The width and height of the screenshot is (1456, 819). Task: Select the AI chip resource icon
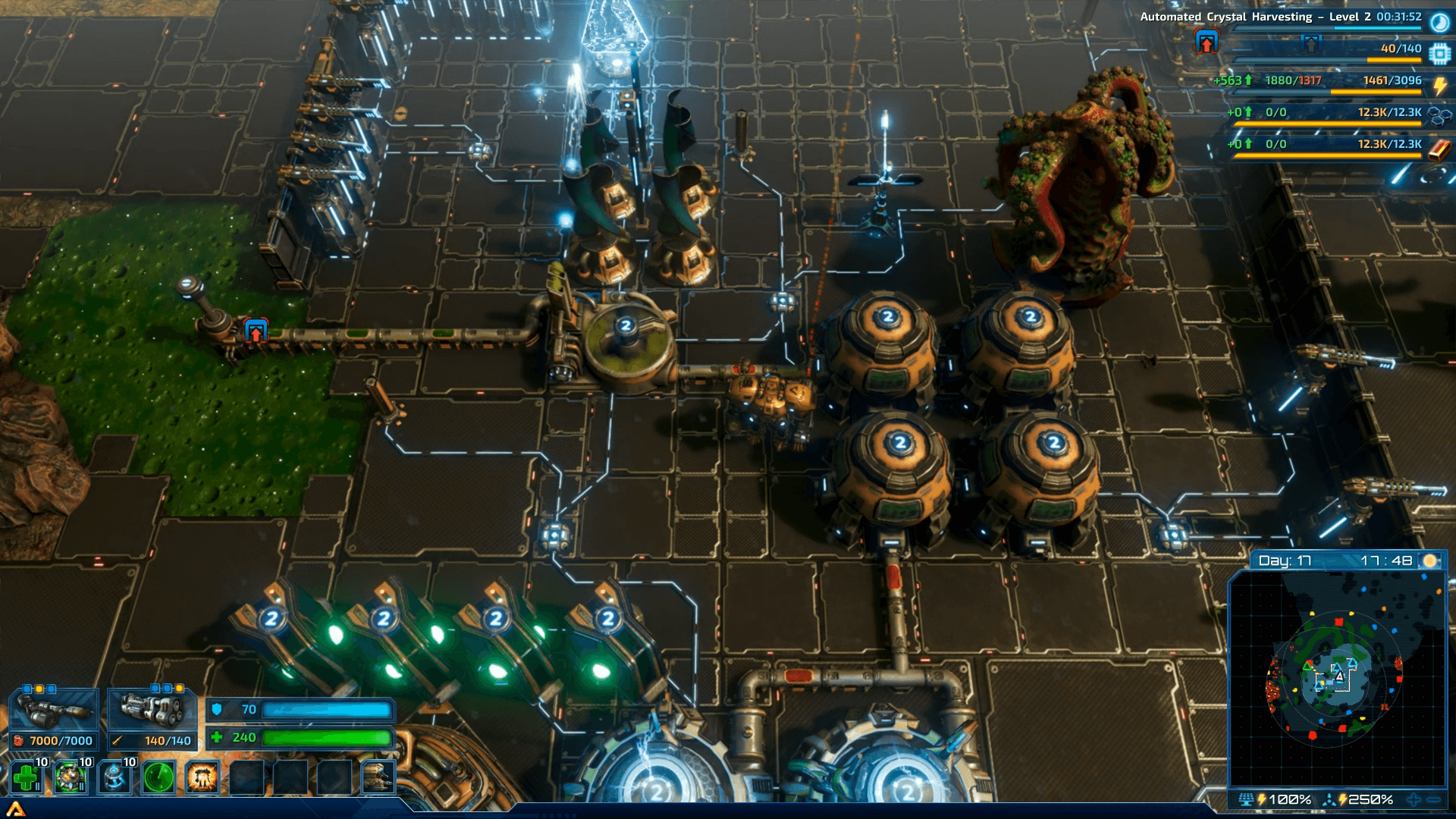1439,54
